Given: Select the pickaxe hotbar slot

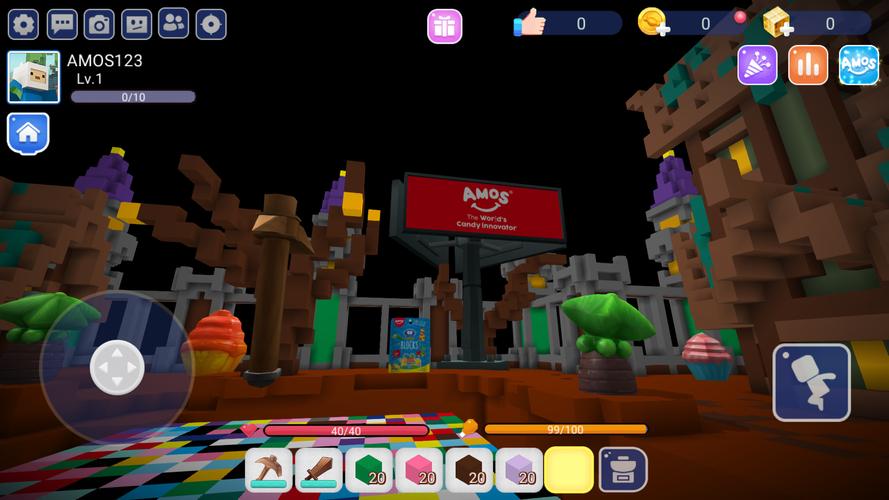Looking at the screenshot, I should click(x=269, y=470).
